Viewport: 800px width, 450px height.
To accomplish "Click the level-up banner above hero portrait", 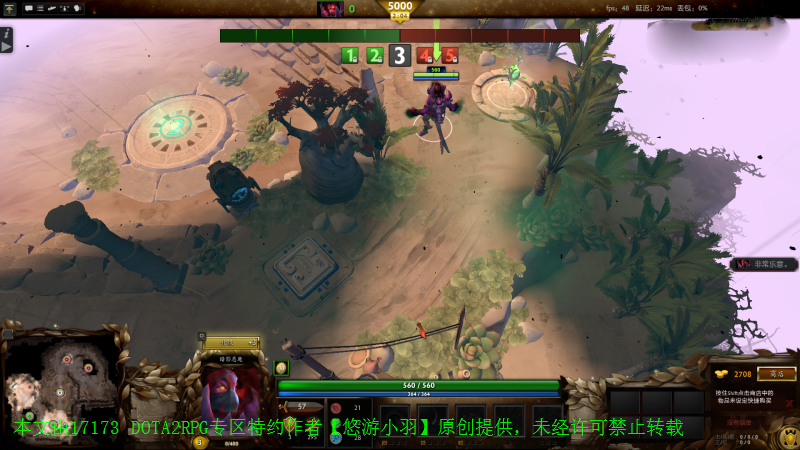I will tap(231, 343).
